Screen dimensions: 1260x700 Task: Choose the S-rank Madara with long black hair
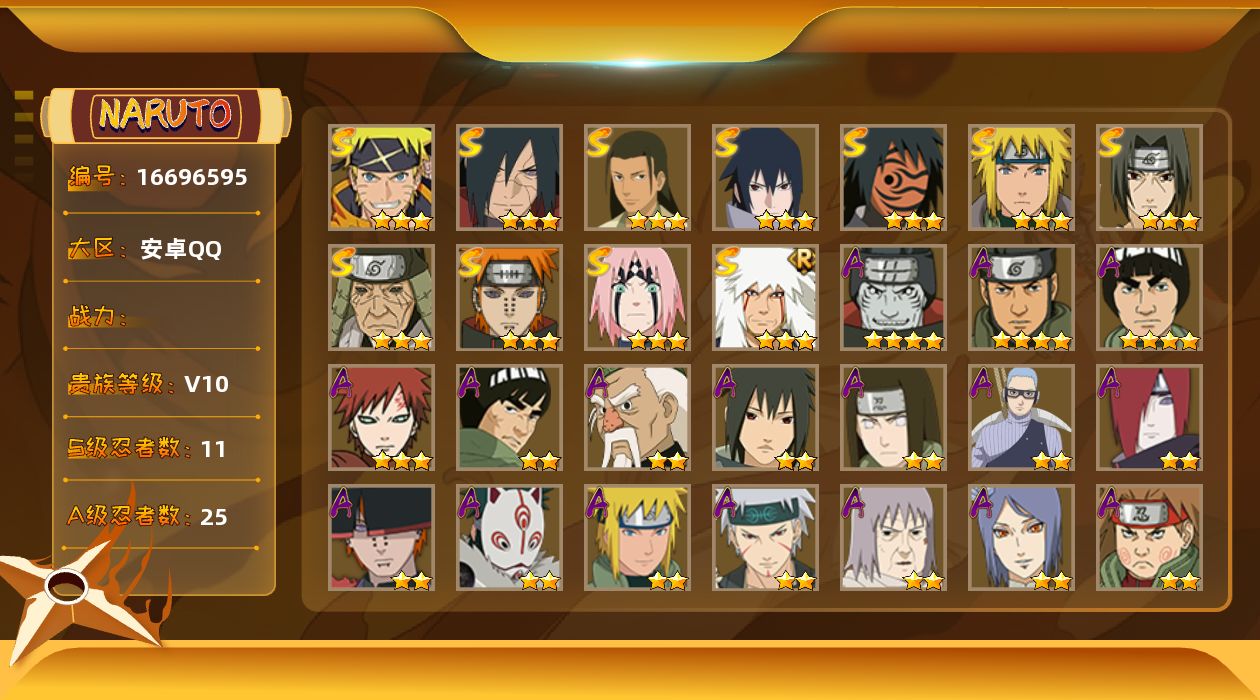[509, 178]
